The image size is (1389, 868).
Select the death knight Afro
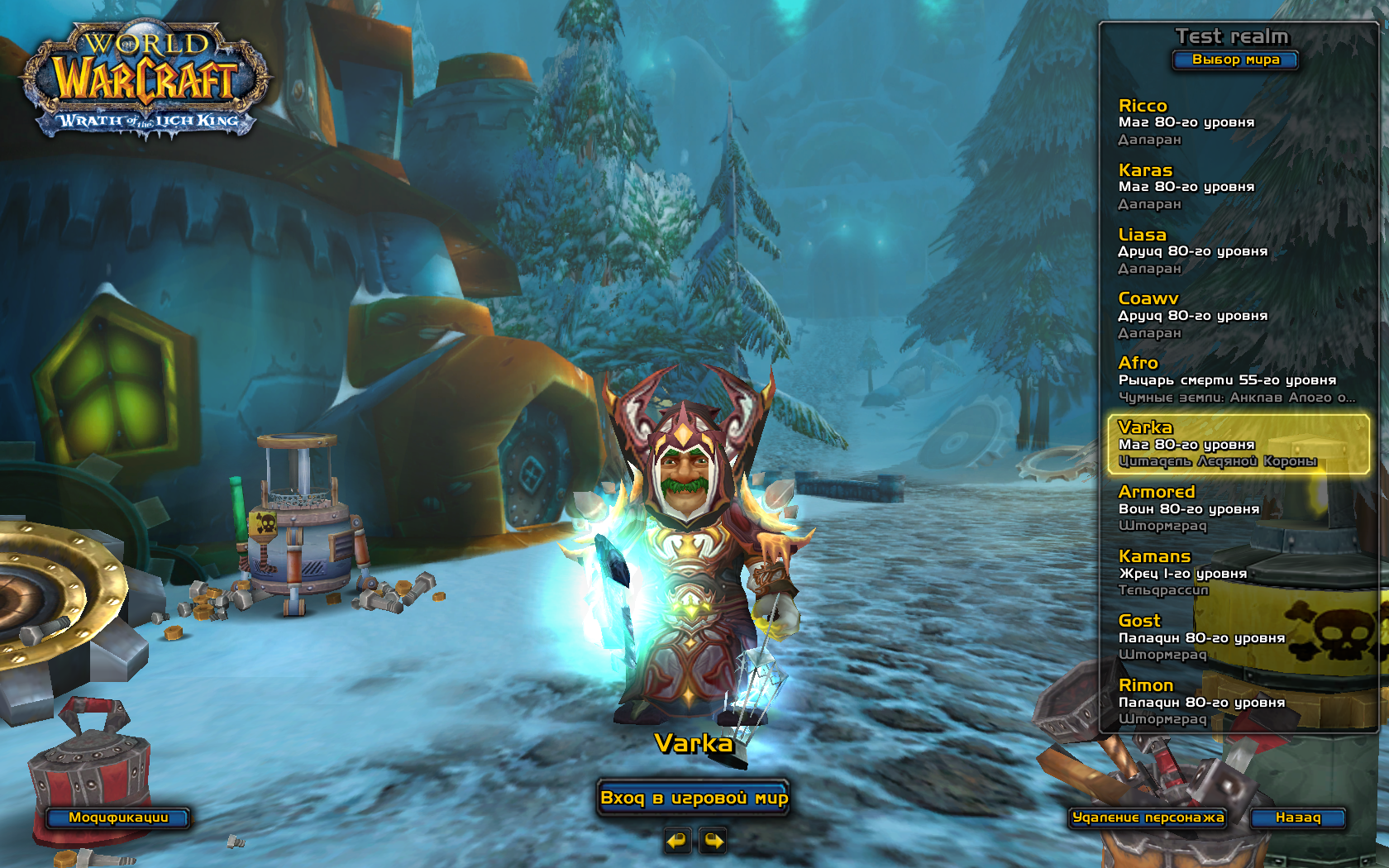pos(1238,380)
